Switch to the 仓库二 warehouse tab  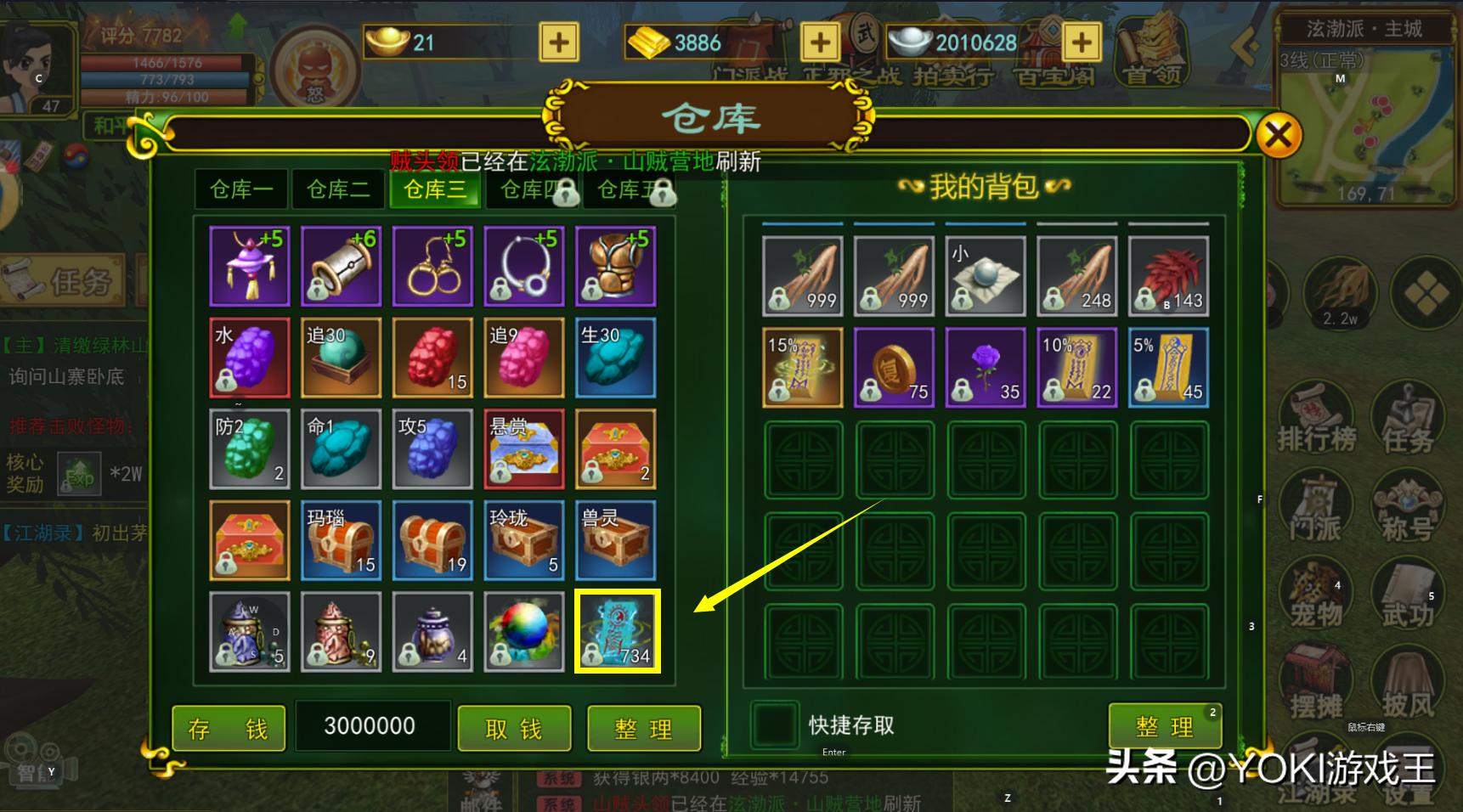[x=337, y=190]
